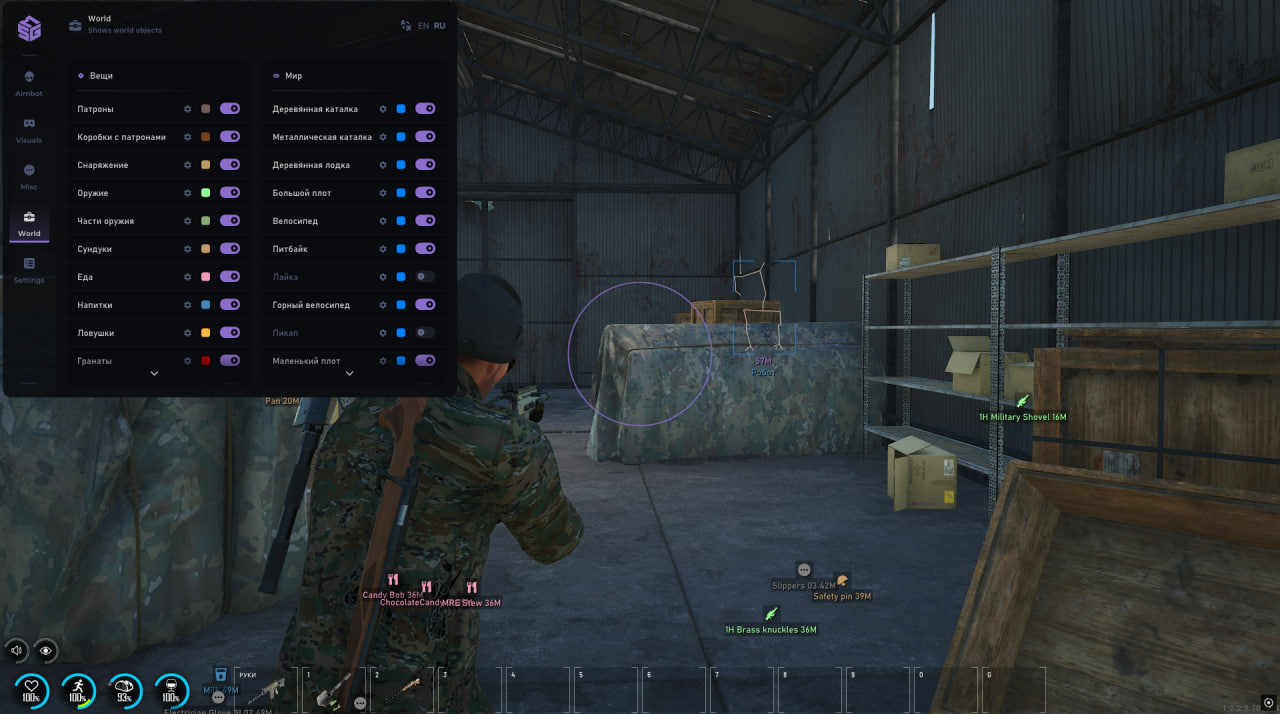The width and height of the screenshot is (1280, 714).
Task: Open the overlay Settings tab
Action: [29, 269]
